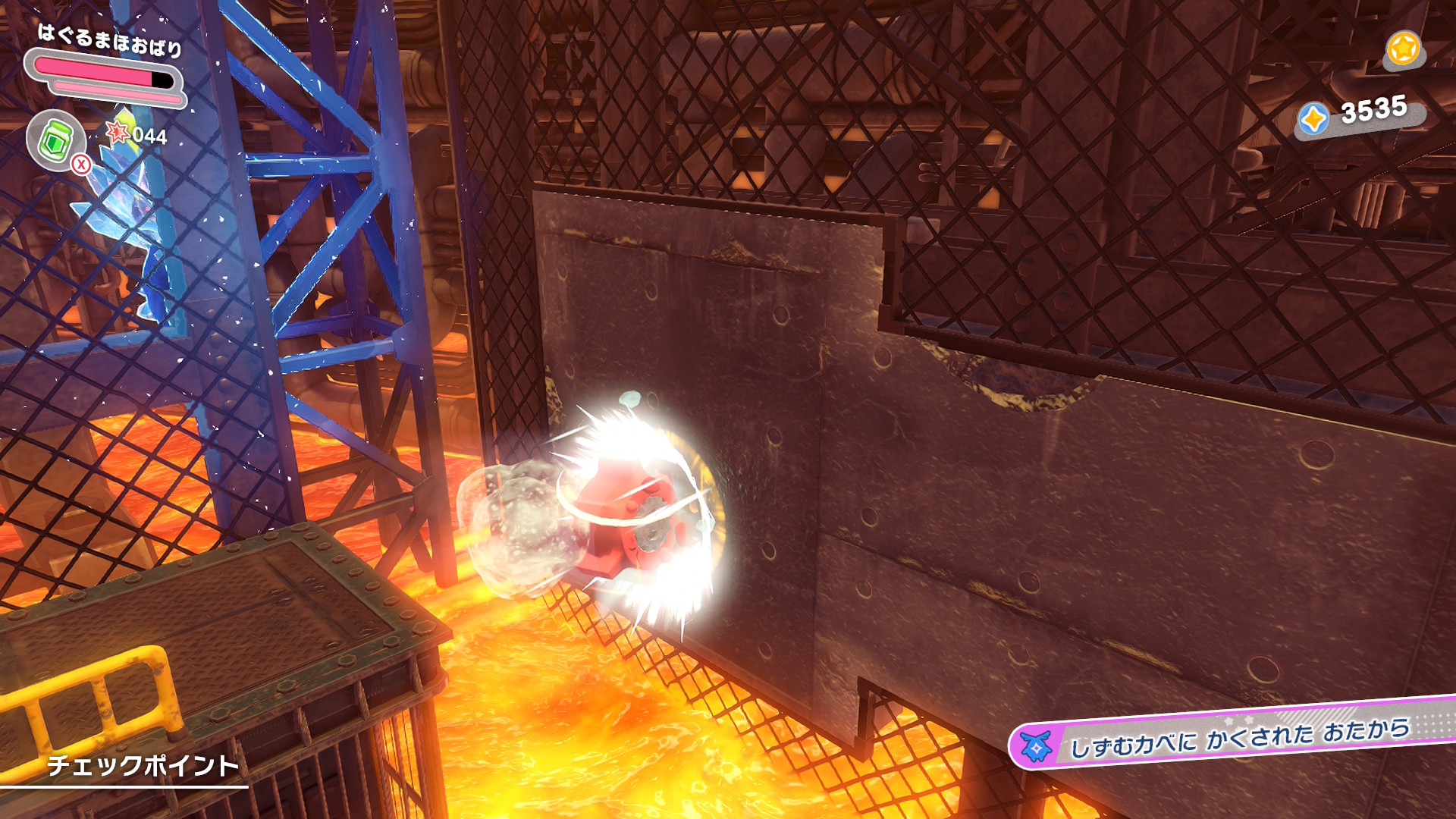Viewport: 1456px width, 819px height.
Task: Click the blue star coin icon
Action: pos(1313,119)
